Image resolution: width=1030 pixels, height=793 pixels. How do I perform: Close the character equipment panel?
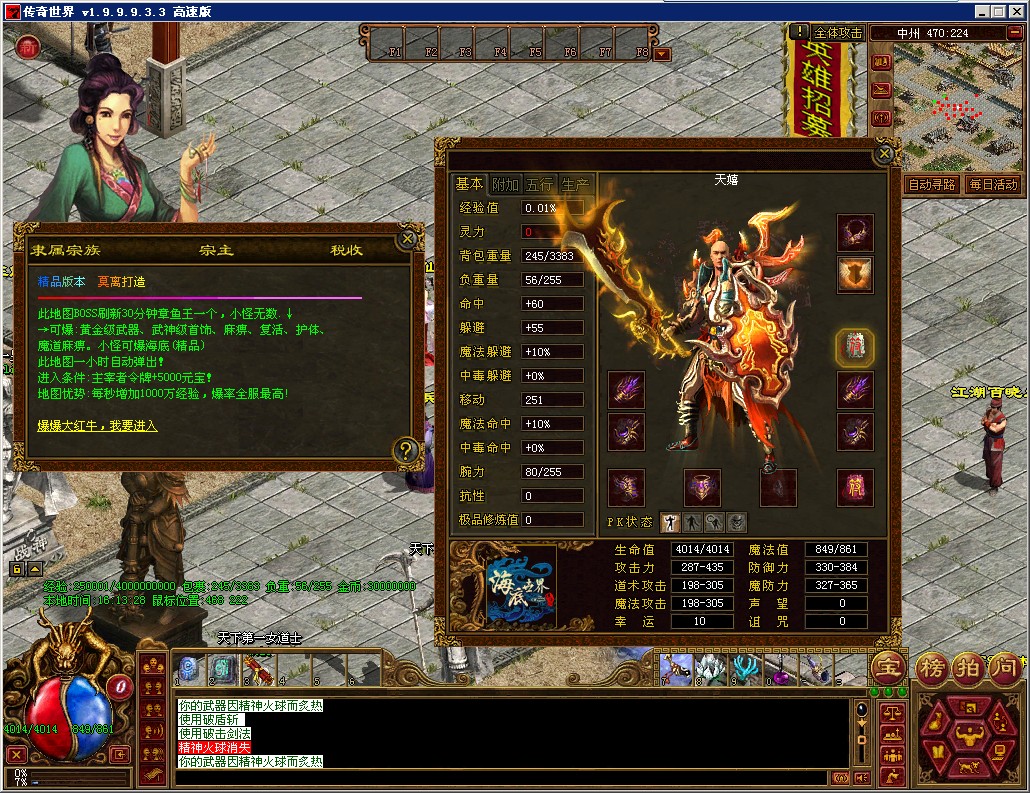883,154
